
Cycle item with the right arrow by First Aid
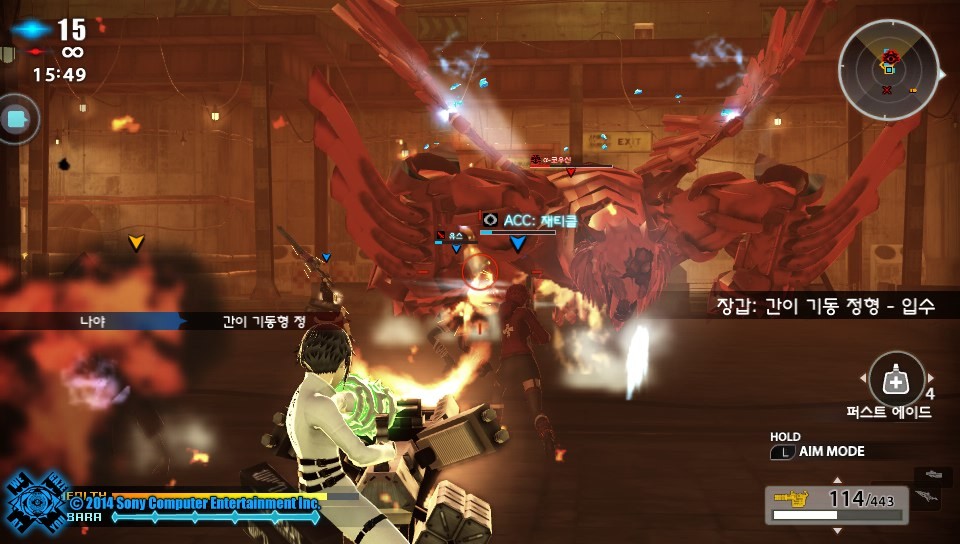(x=931, y=378)
